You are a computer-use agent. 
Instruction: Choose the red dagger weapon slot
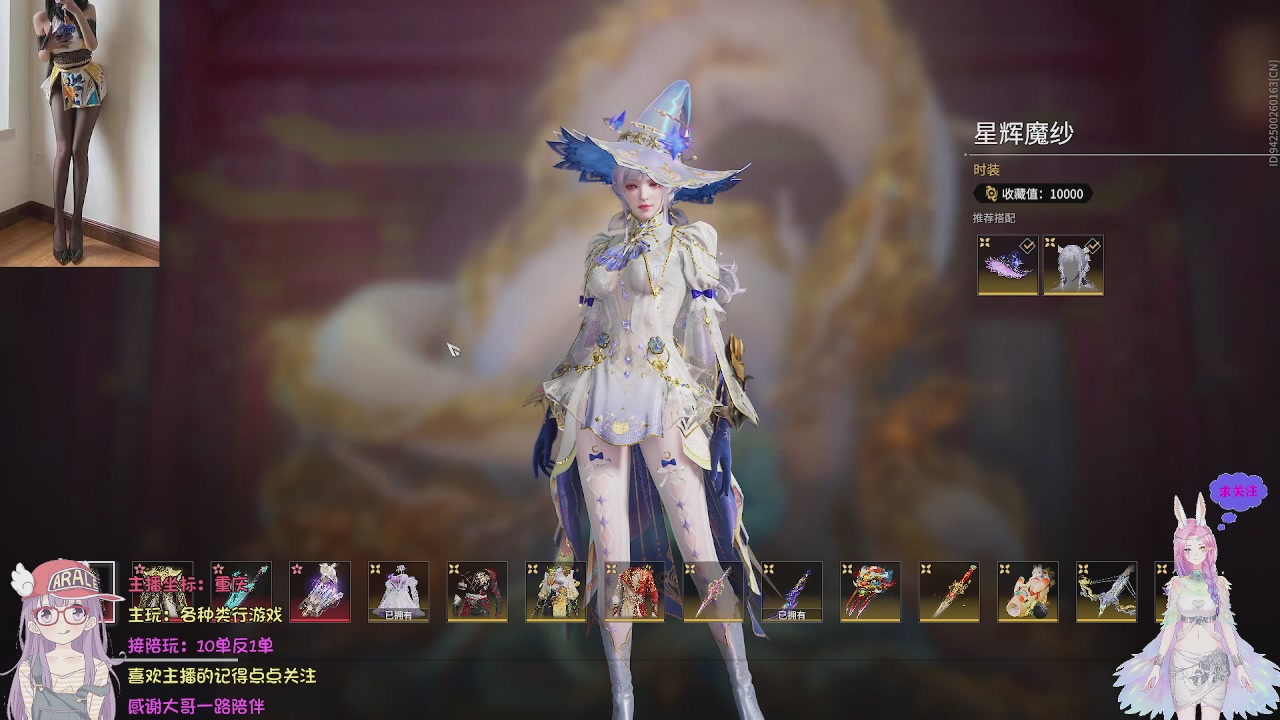[949, 591]
